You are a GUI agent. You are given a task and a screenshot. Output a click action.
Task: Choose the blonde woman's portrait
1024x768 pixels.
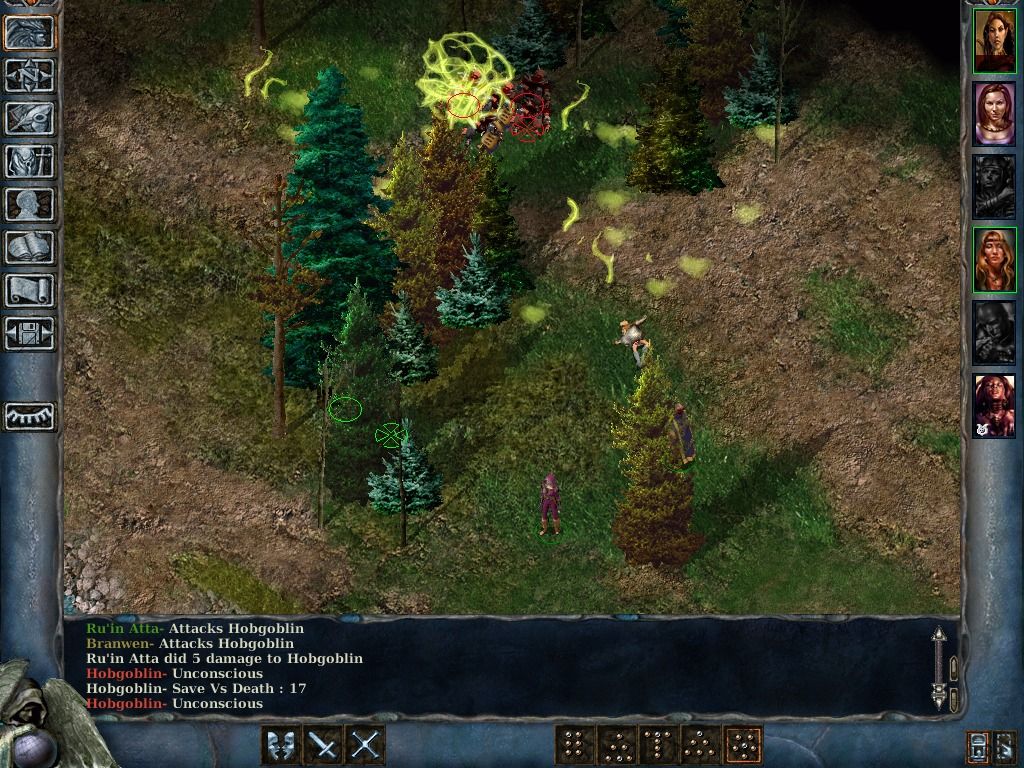pyautogui.click(x=994, y=260)
